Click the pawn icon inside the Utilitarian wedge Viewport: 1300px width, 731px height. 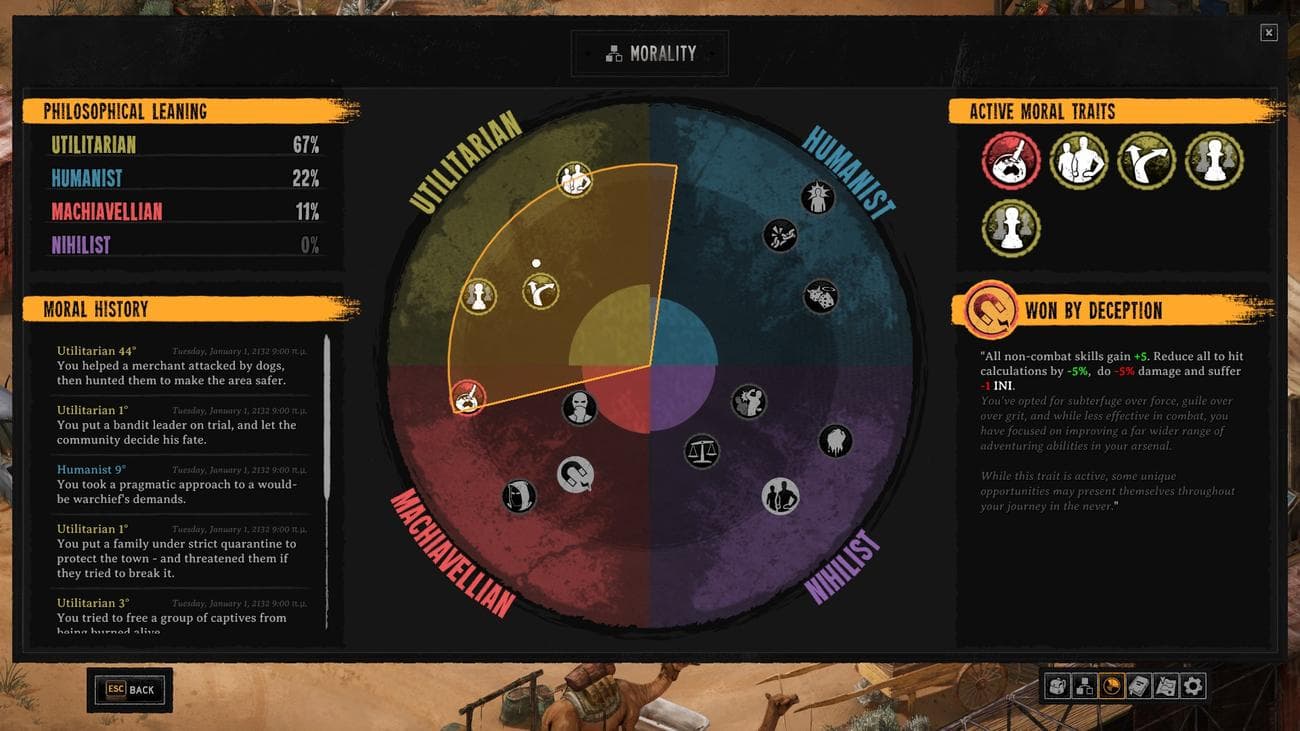tap(477, 297)
